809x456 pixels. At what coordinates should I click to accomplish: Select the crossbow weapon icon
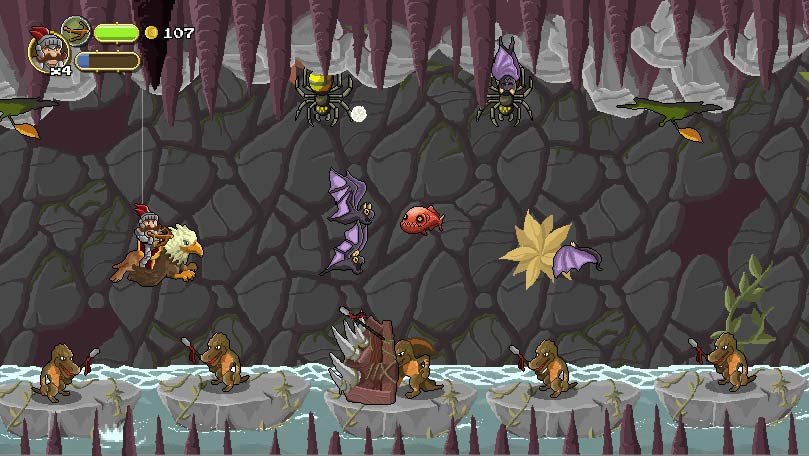[76, 31]
